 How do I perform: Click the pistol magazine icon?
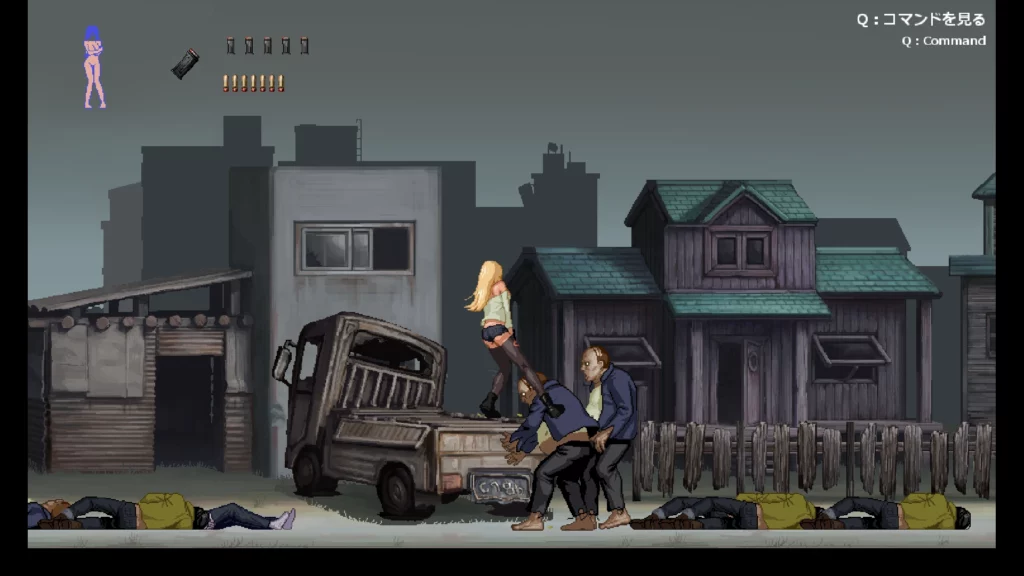pyautogui.click(x=185, y=63)
